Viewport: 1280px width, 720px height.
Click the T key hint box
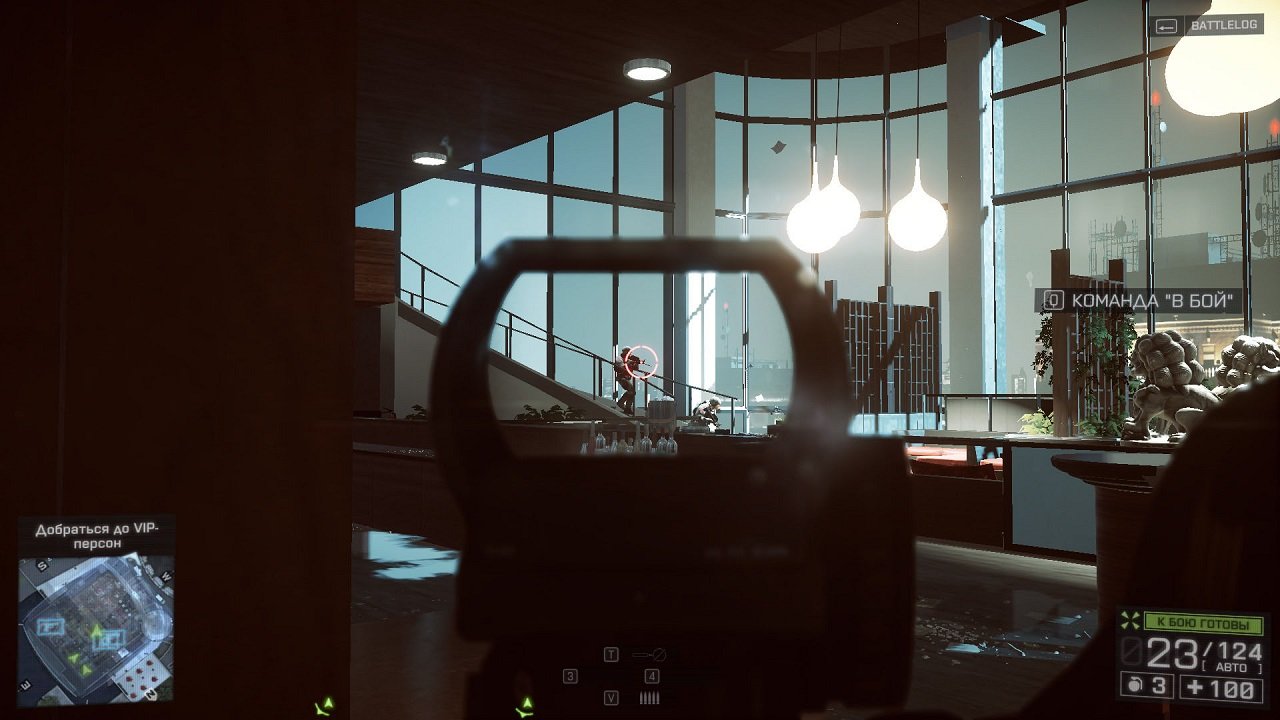tap(611, 654)
